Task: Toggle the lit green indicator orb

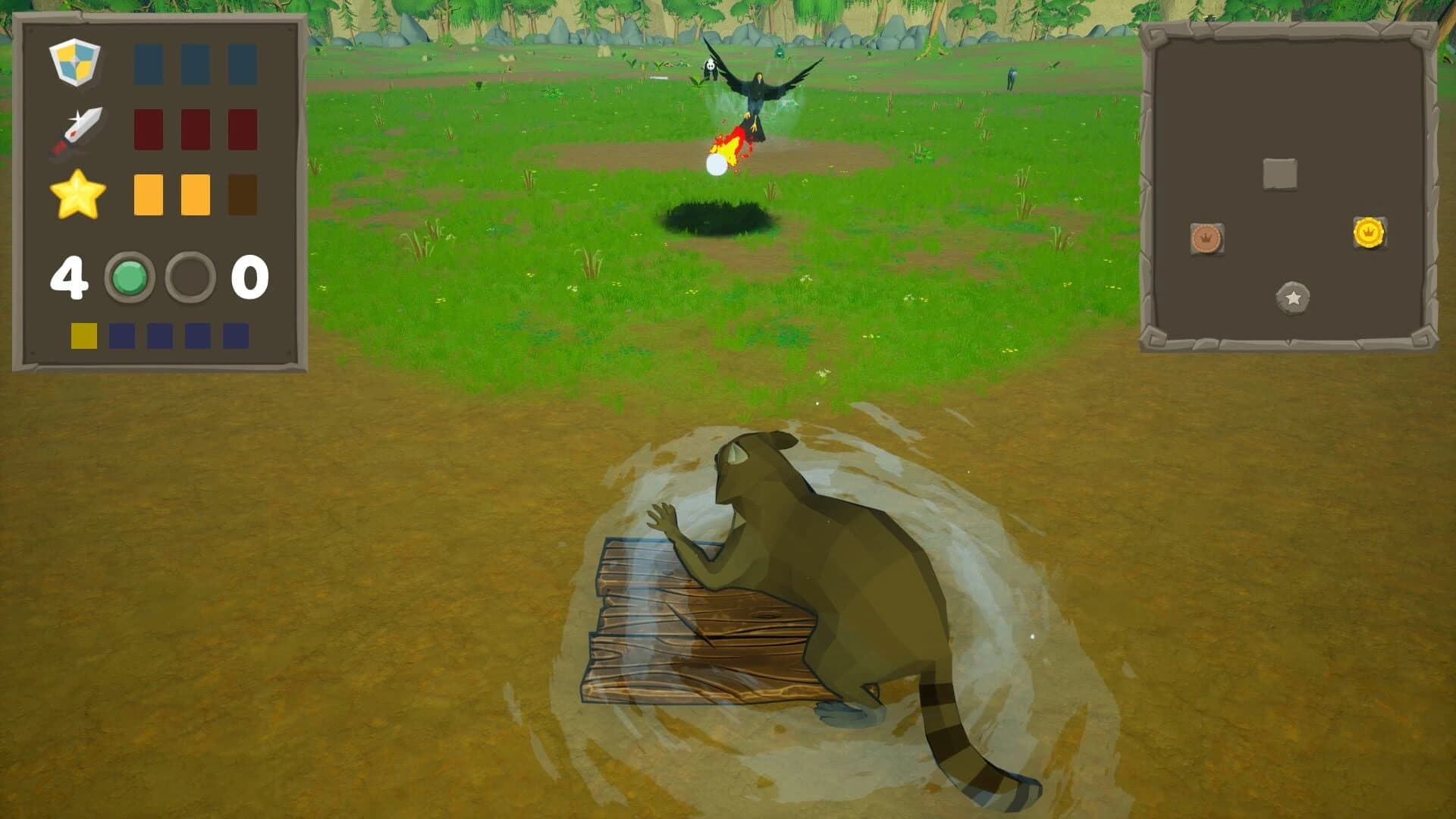Action: tap(130, 278)
